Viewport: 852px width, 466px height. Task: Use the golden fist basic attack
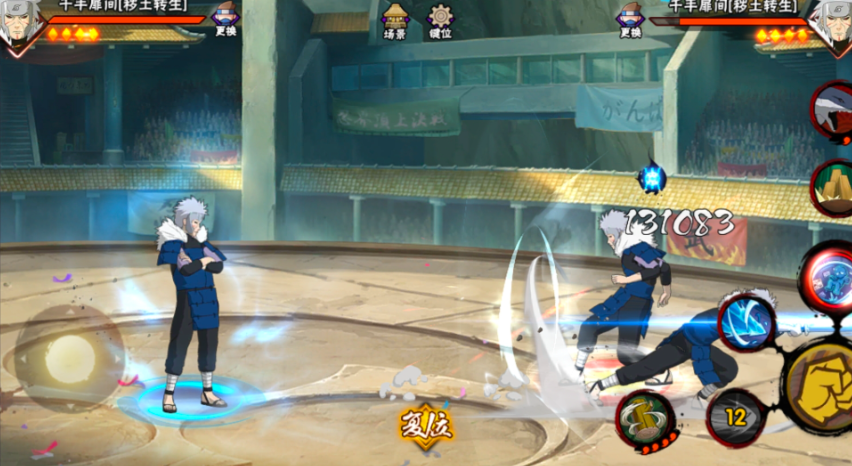pos(820,386)
